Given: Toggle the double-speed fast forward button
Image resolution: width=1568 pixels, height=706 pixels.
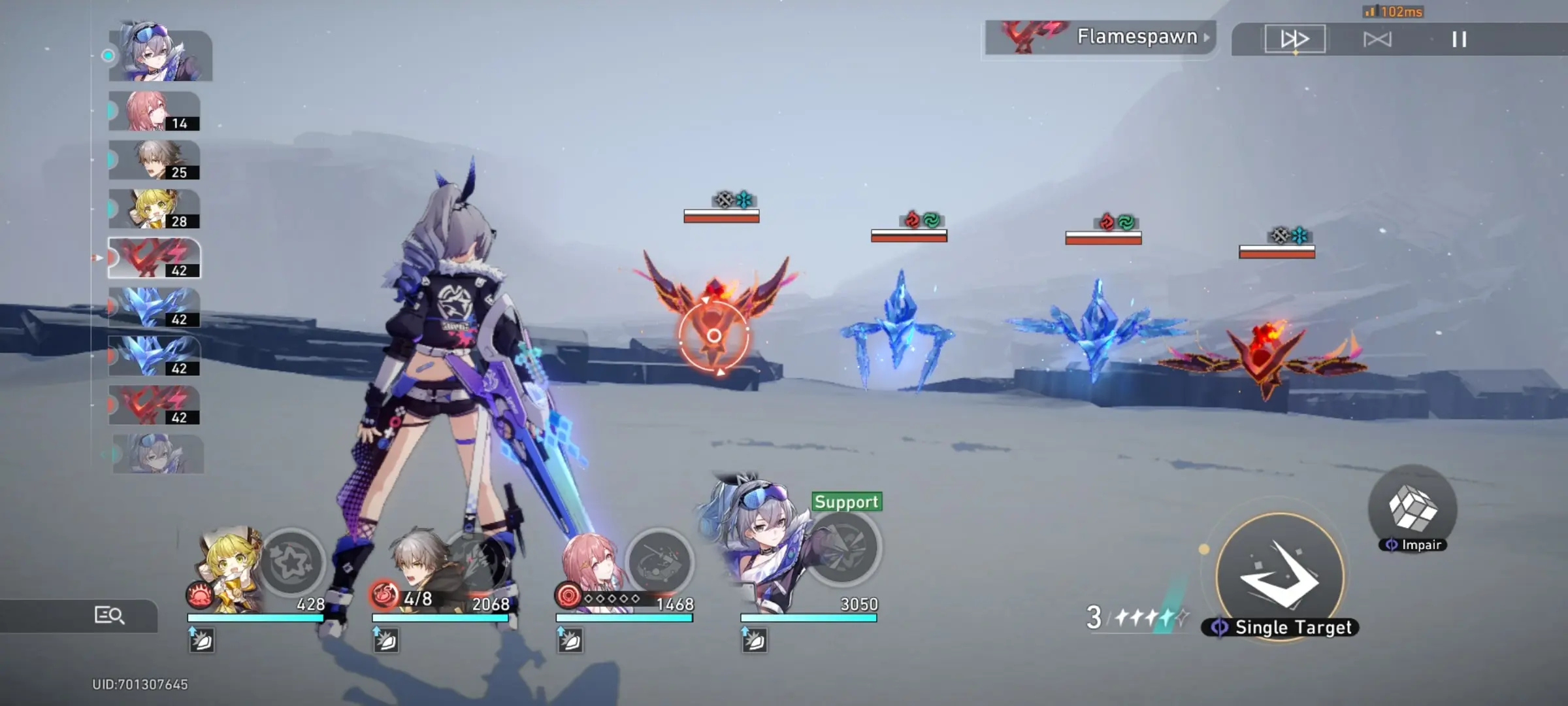Looking at the screenshot, I should (x=1294, y=39).
